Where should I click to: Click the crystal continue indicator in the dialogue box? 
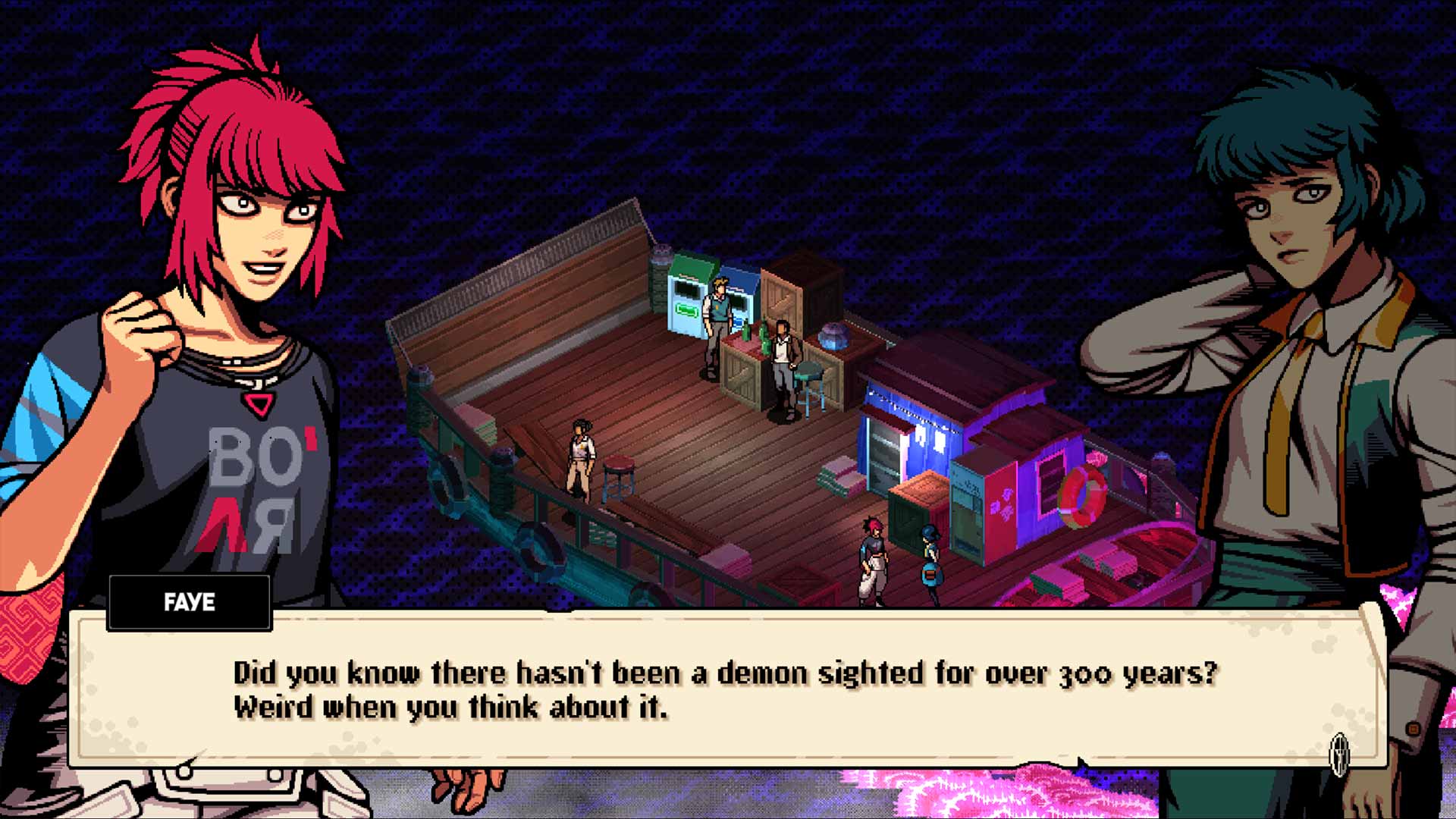pyautogui.click(x=1339, y=753)
